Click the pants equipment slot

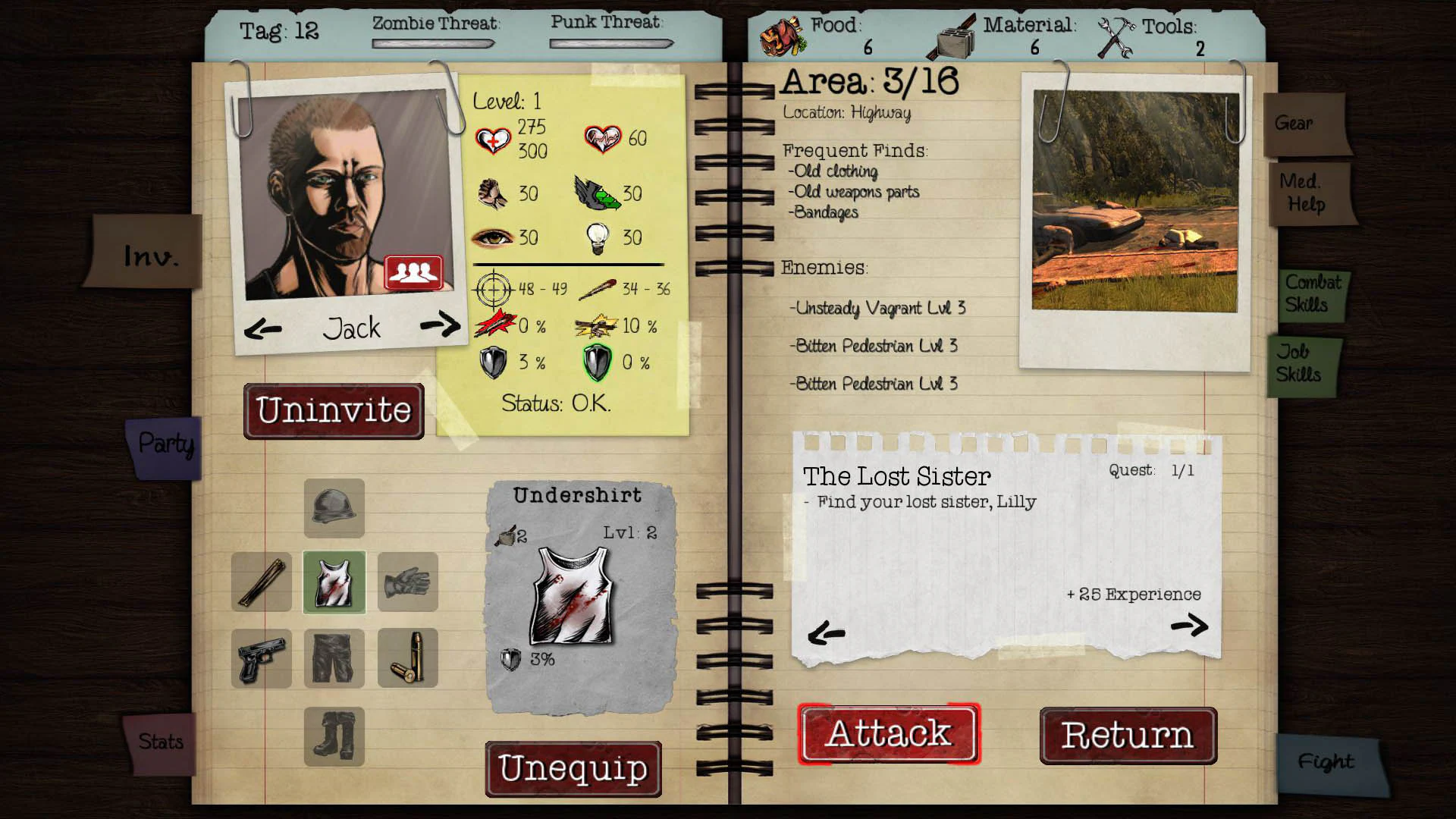click(x=334, y=658)
